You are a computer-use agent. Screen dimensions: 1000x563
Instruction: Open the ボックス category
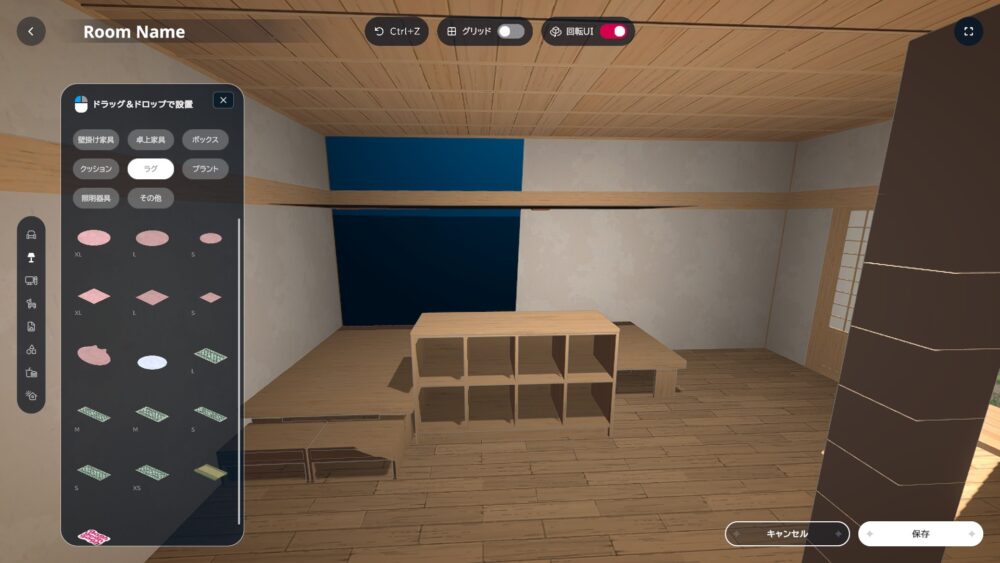click(205, 140)
